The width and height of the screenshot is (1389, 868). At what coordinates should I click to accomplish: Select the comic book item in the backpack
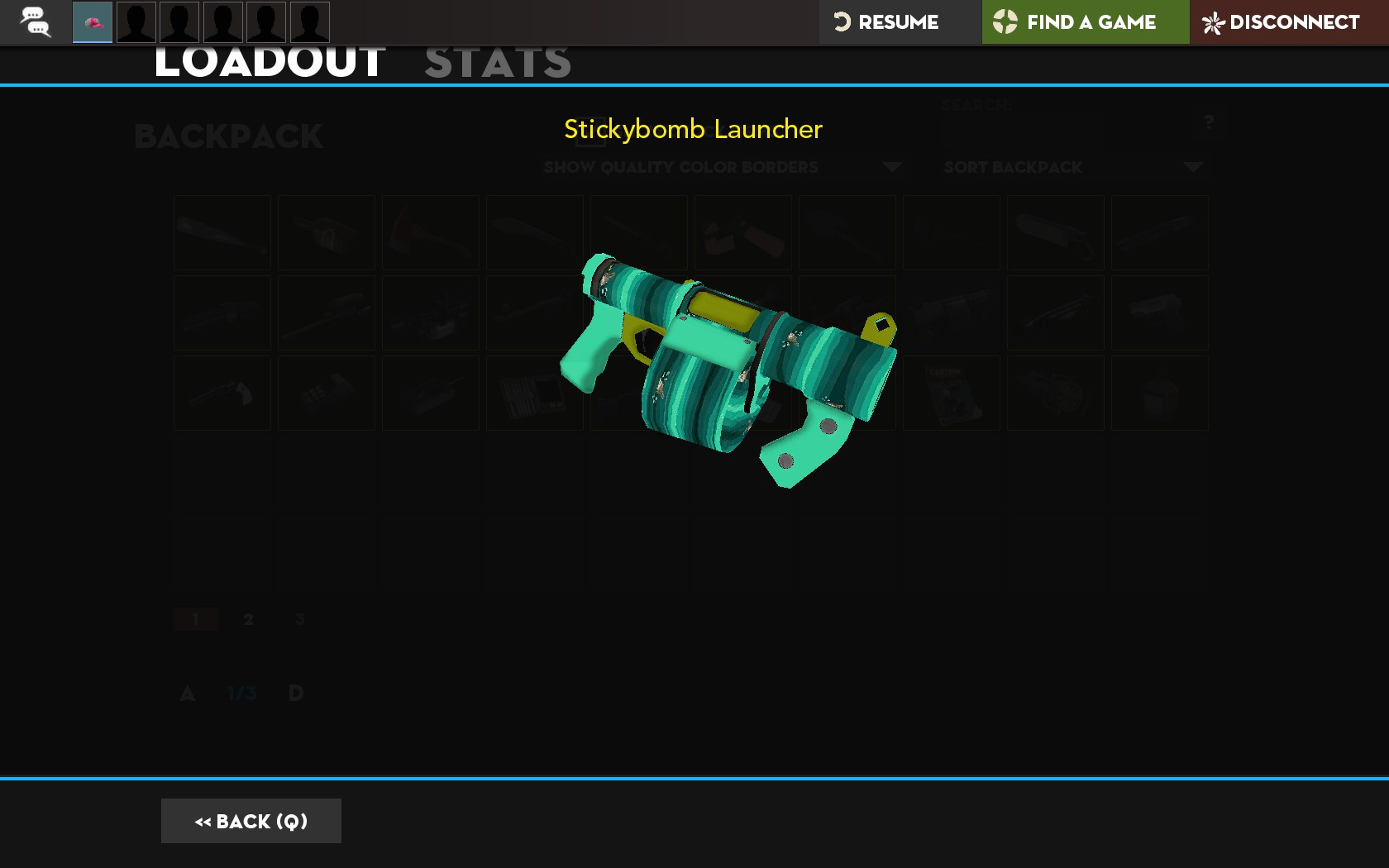tap(951, 393)
